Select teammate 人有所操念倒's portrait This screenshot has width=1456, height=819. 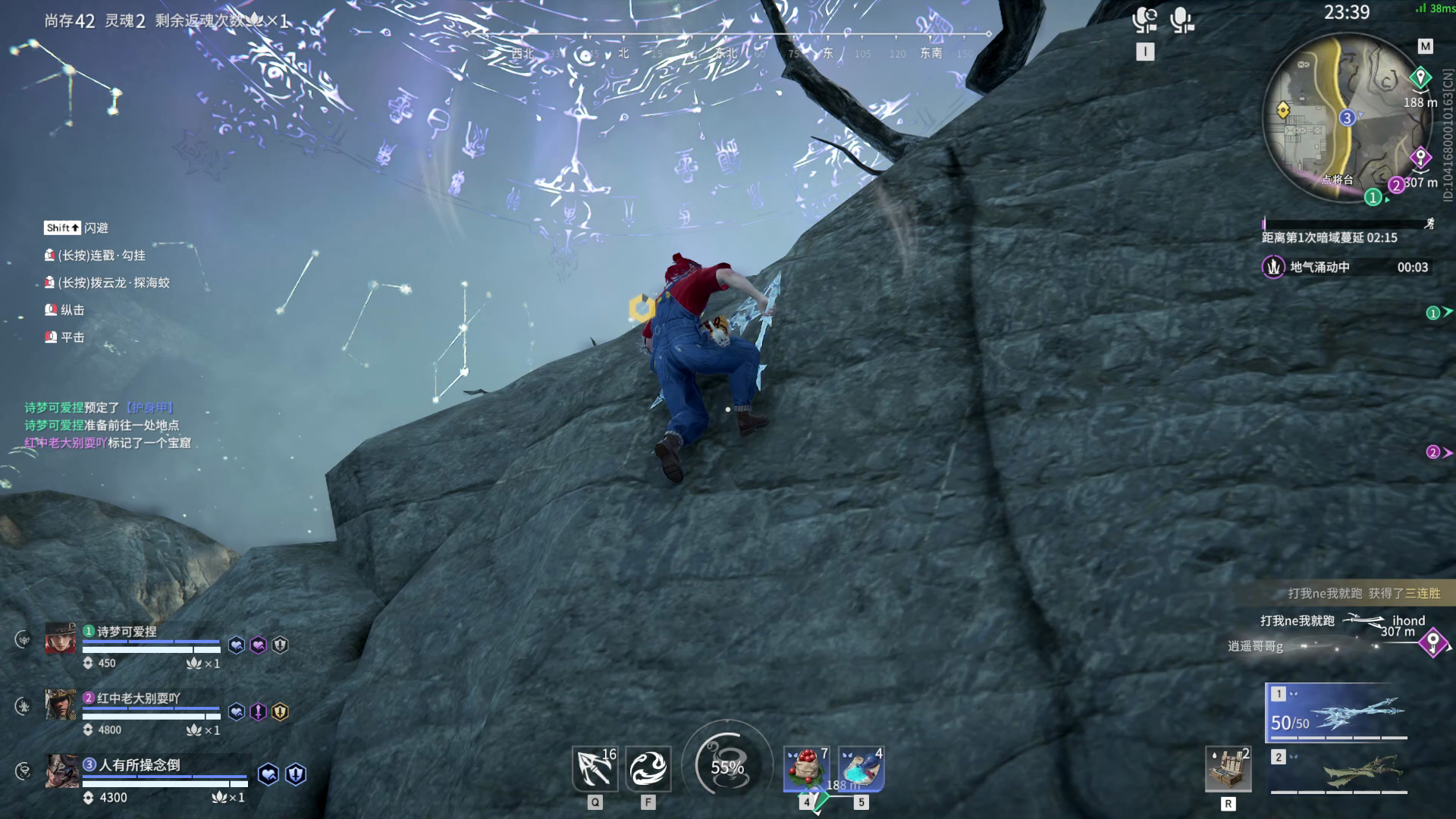(x=61, y=771)
